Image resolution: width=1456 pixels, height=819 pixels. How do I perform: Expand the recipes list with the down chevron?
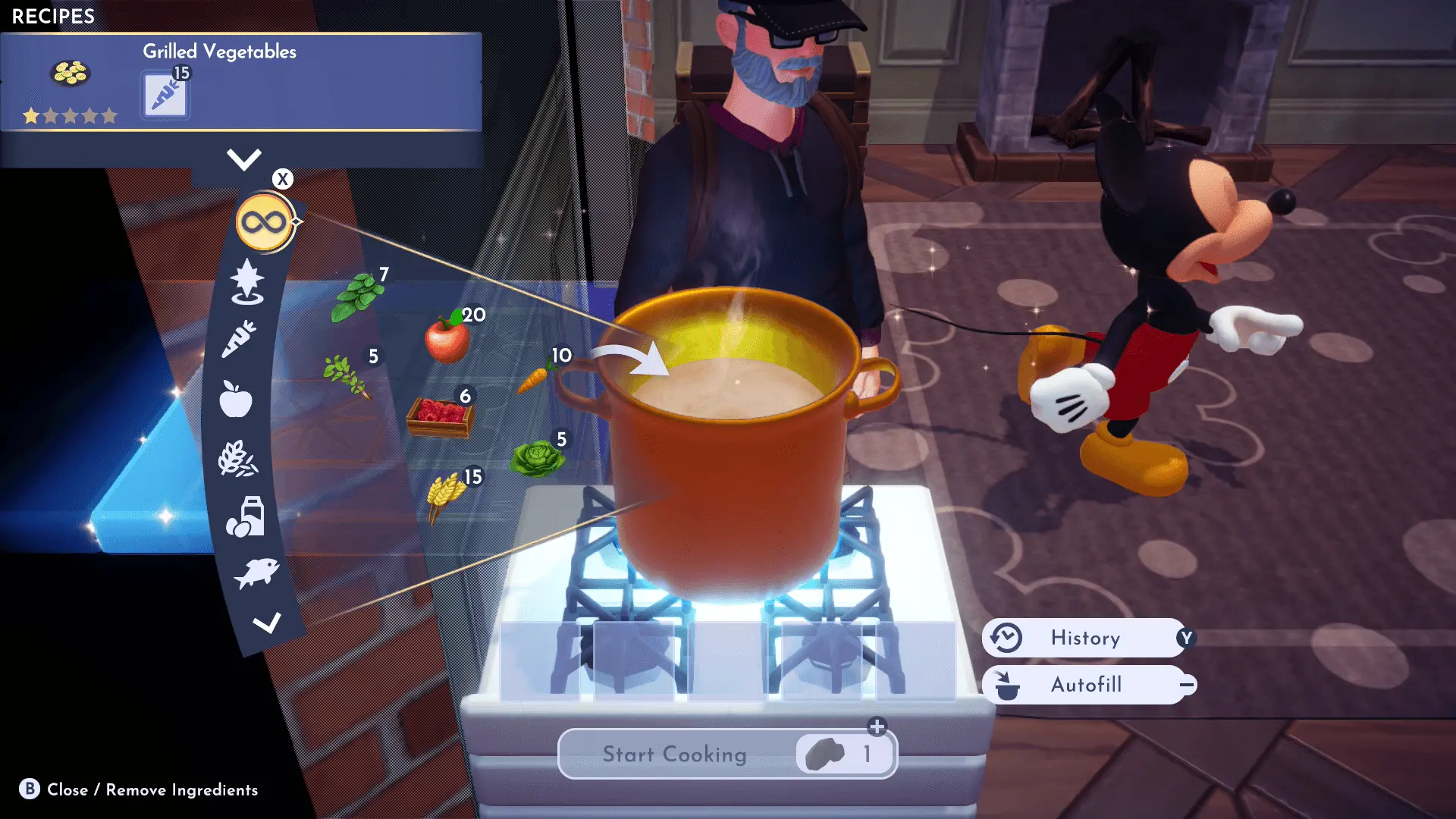pyautogui.click(x=243, y=159)
